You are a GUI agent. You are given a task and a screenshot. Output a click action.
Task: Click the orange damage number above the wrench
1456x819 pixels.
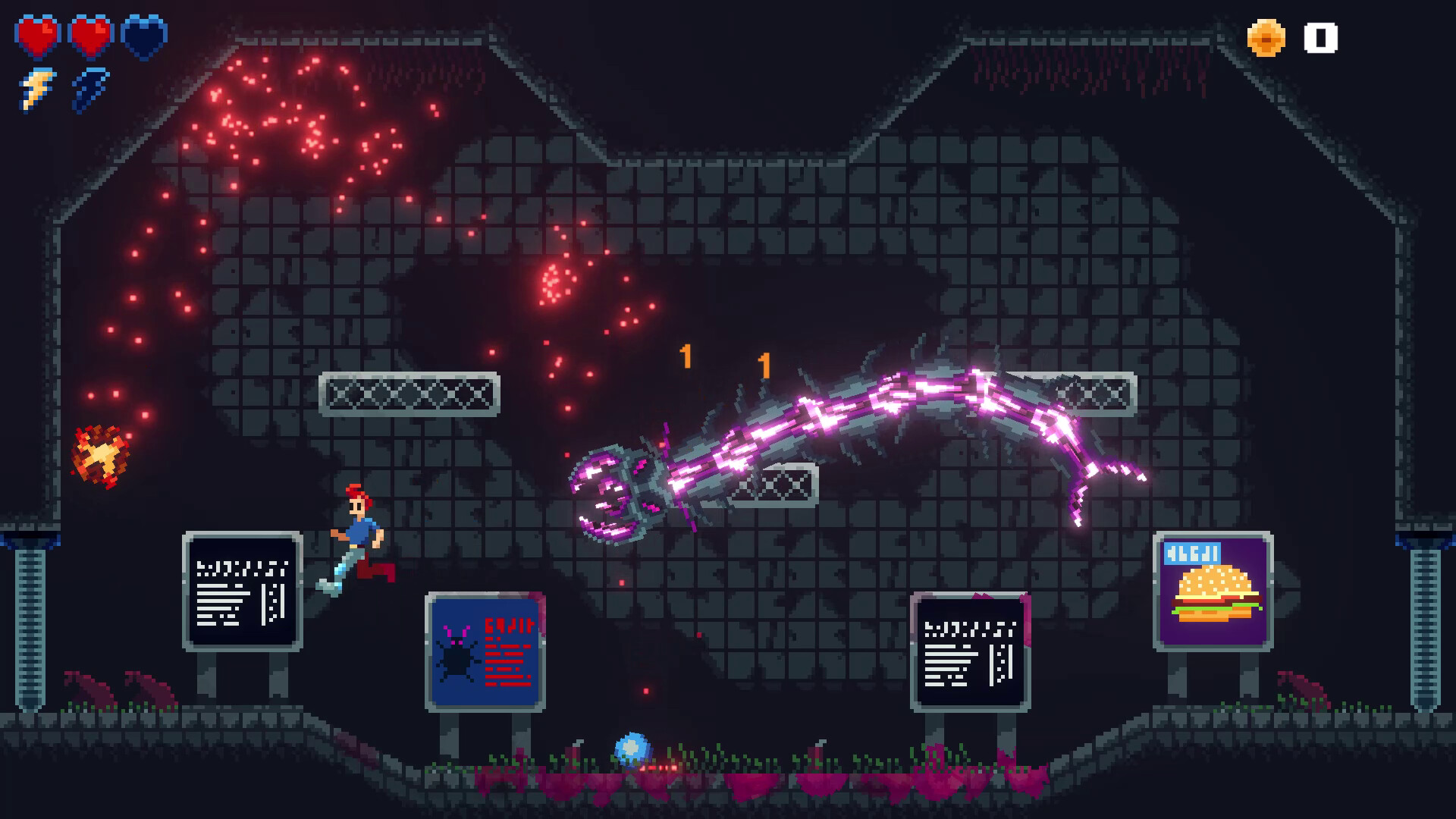pyautogui.click(x=686, y=356)
